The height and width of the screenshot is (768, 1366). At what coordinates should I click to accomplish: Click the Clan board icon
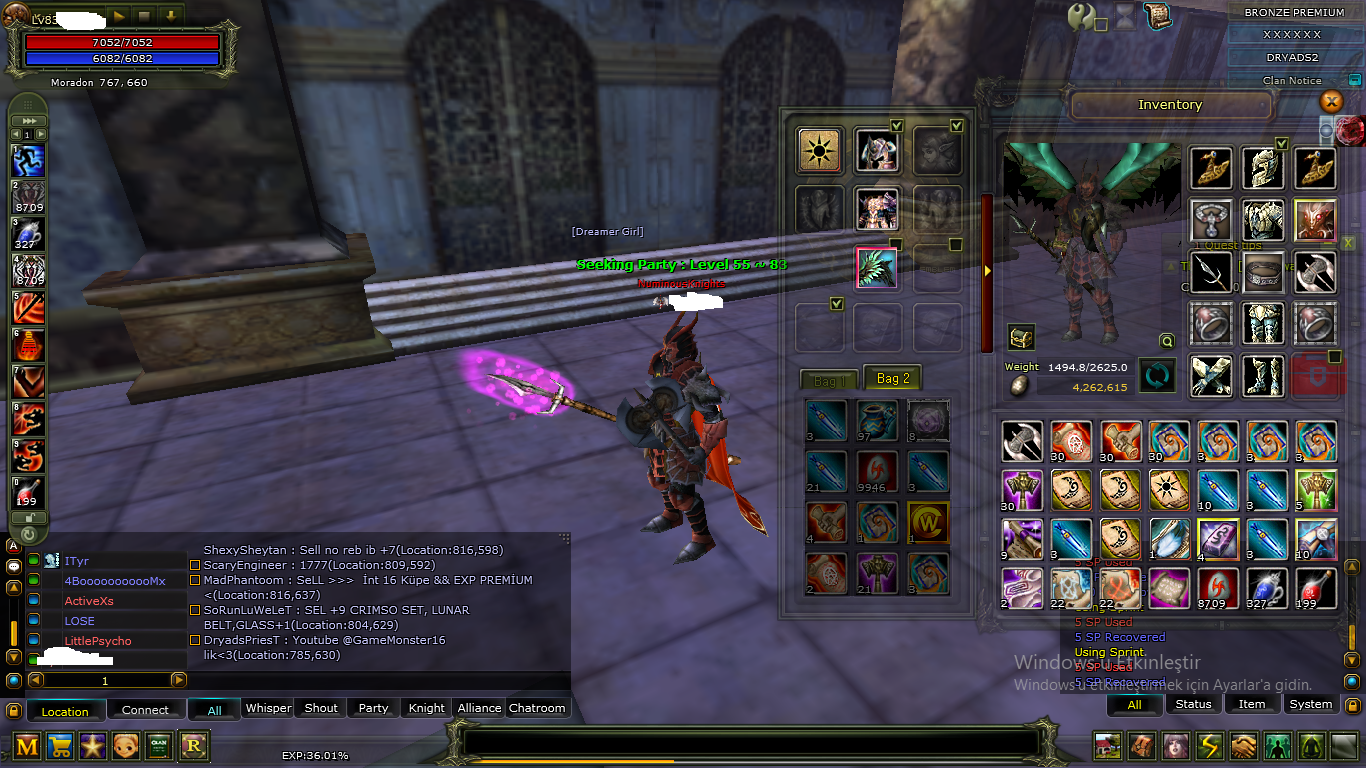[x=159, y=745]
